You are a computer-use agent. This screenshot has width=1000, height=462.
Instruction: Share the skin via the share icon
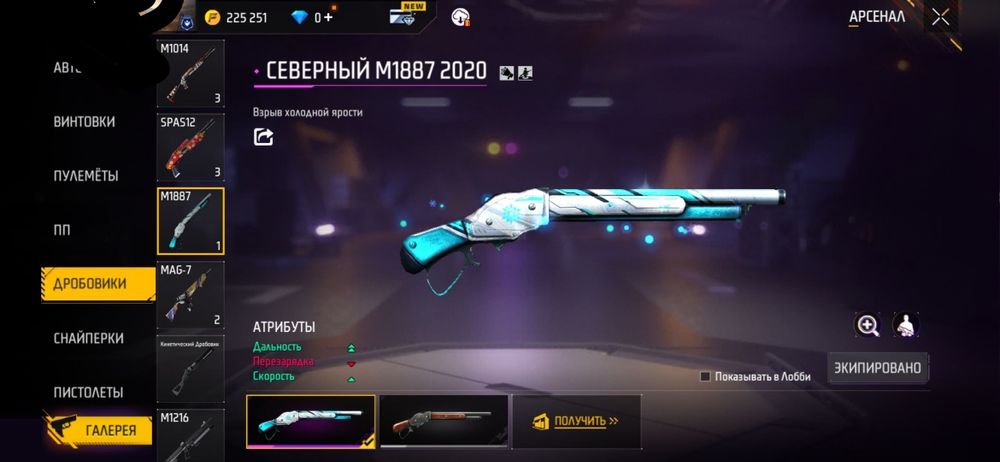click(263, 137)
